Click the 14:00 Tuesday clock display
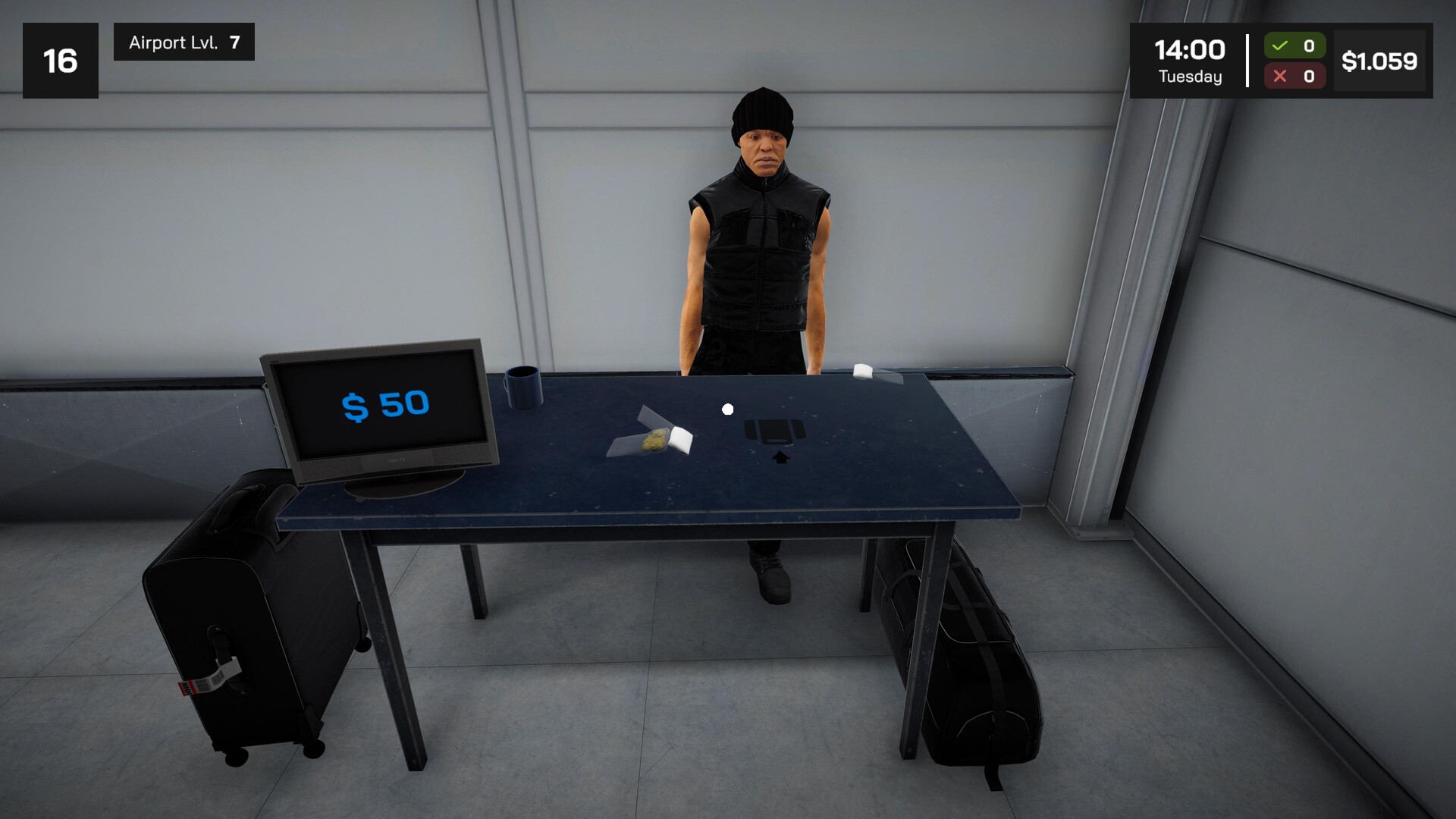The image size is (1456, 819). tap(1188, 61)
